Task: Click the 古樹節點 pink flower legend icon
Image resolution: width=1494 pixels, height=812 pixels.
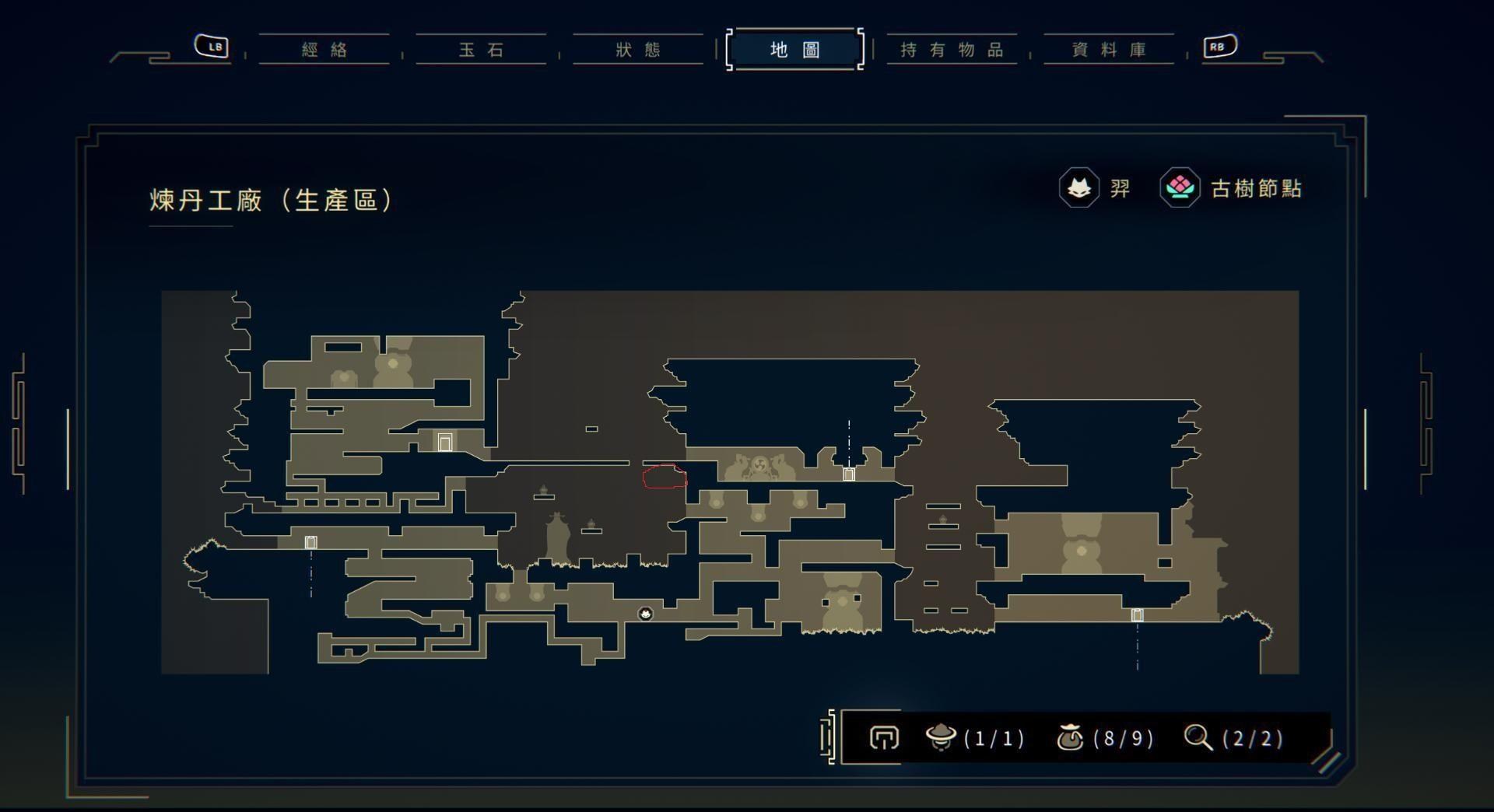Action: 1180,187
